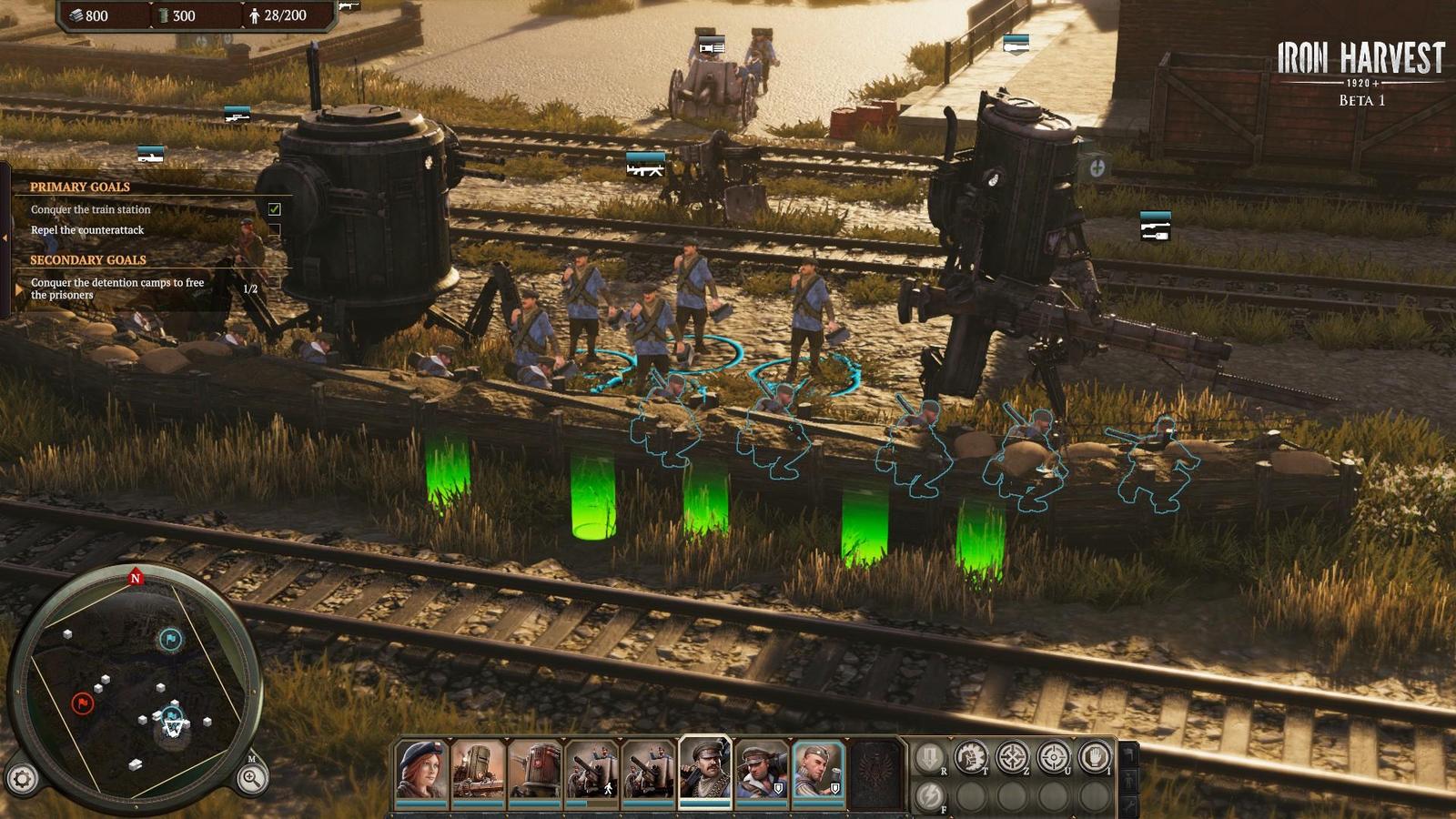
Task: Select the target crosshair attack command
Action: click(x=1054, y=757)
